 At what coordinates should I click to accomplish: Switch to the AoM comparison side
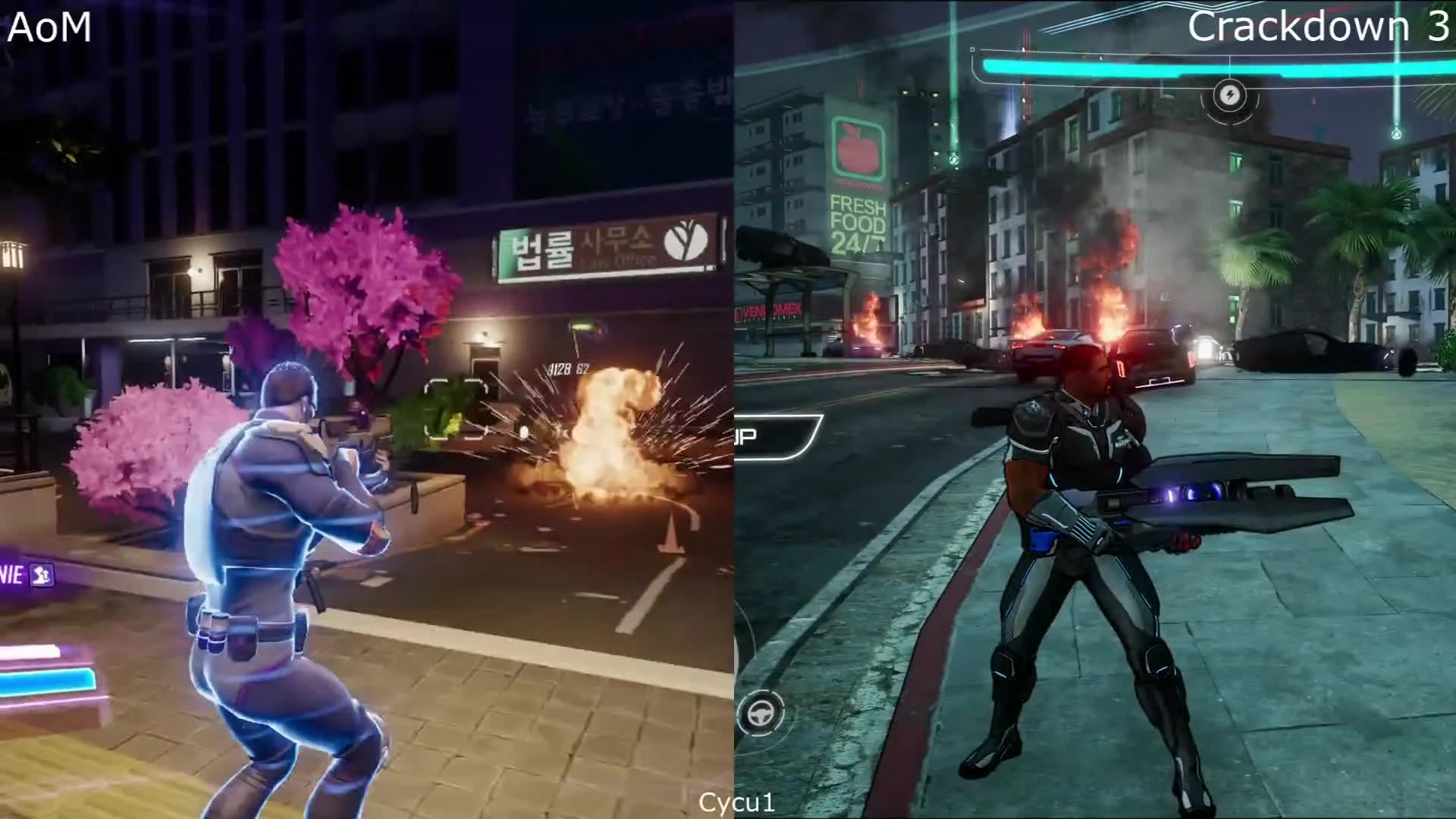364,409
